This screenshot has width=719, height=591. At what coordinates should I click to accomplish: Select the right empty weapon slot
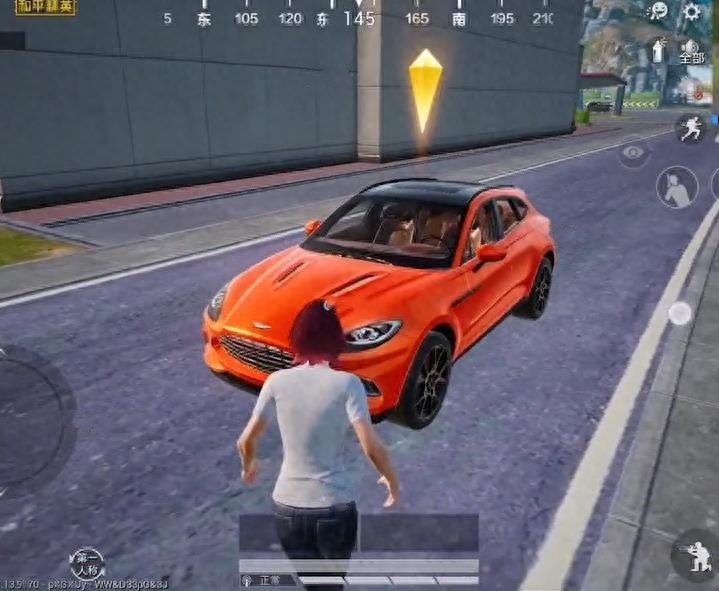point(419,533)
